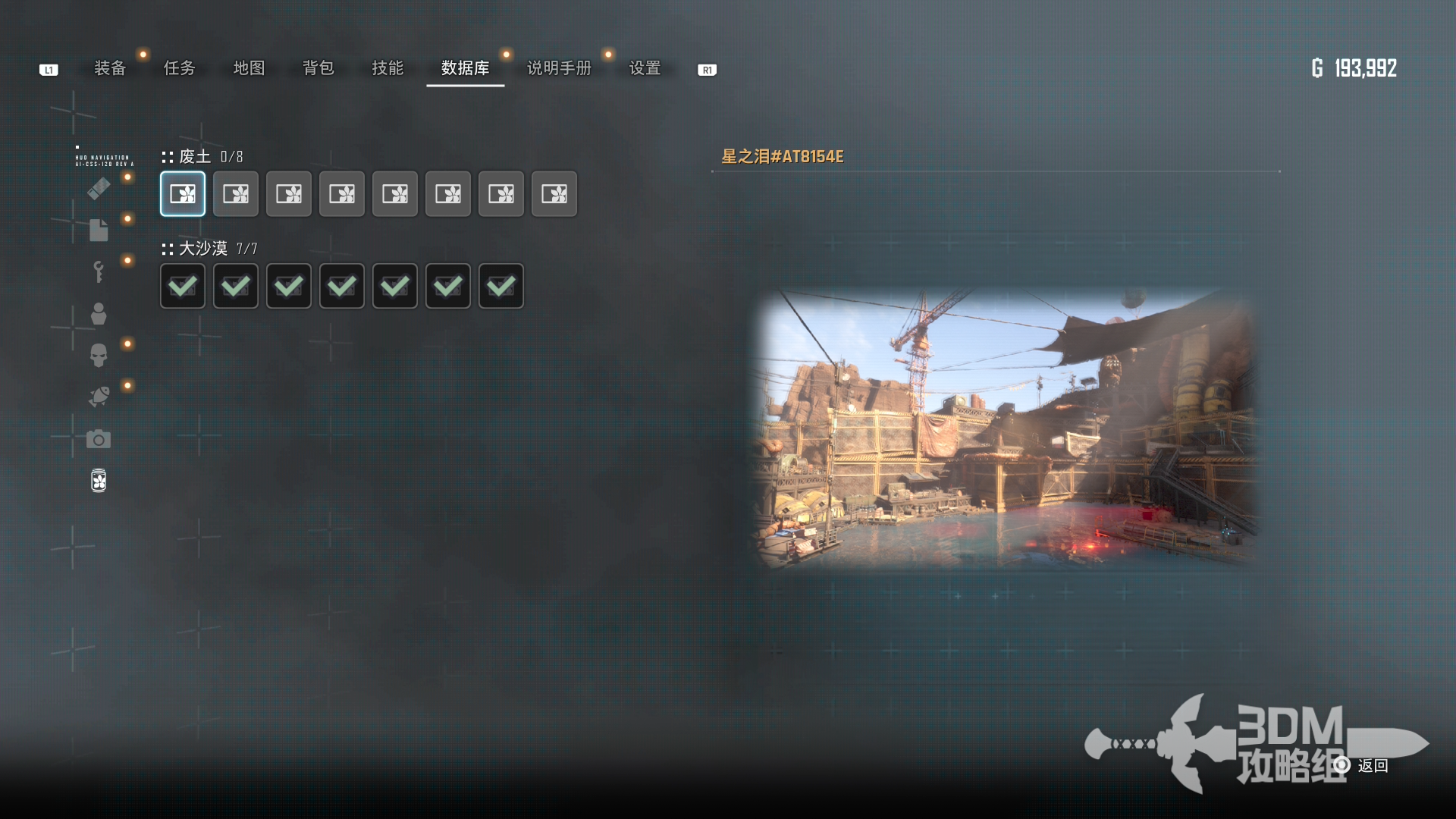Select the 数据库 database tab
The height and width of the screenshot is (819, 1456).
[x=465, y=68]
